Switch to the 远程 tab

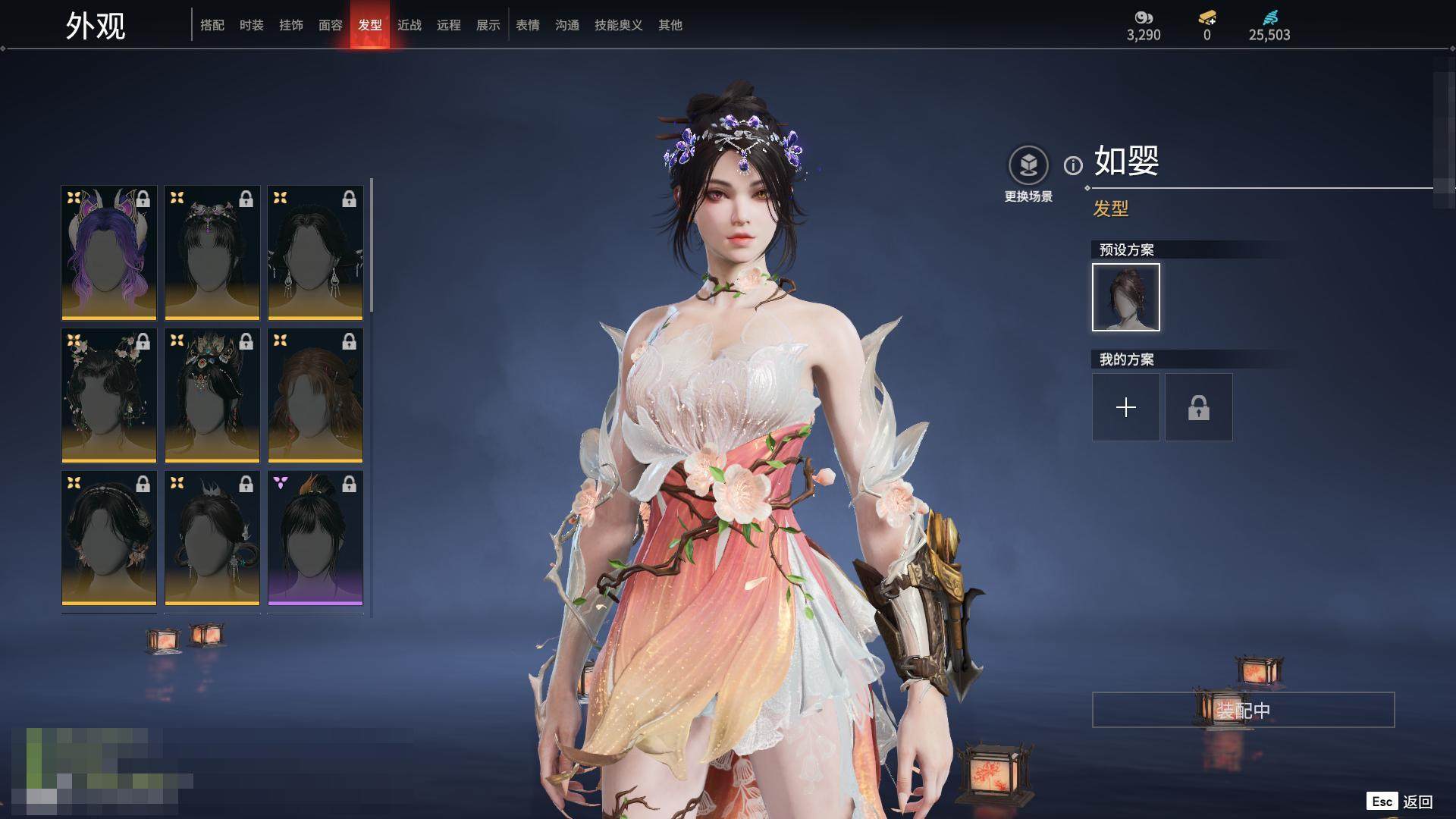(x=449, y=25)
